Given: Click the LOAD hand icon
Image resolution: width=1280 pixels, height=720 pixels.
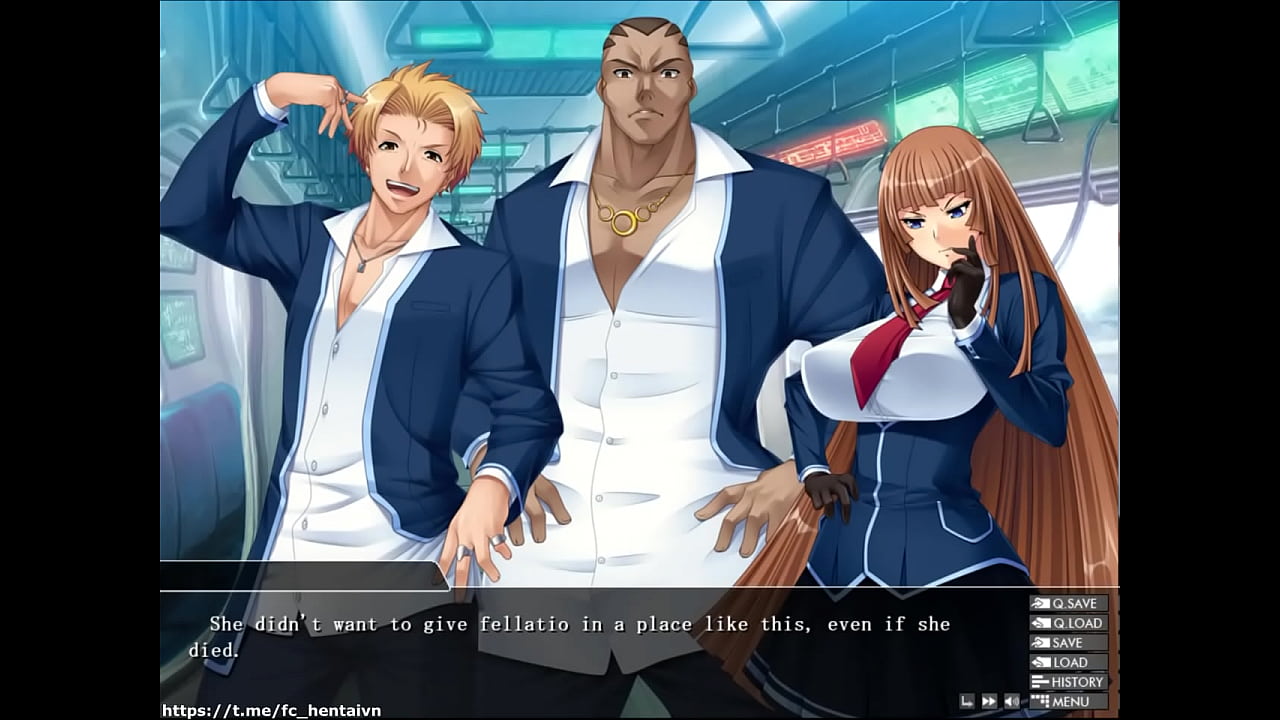Looking at the screenshot, I should pyautogui.click(x=1042, y=661).
